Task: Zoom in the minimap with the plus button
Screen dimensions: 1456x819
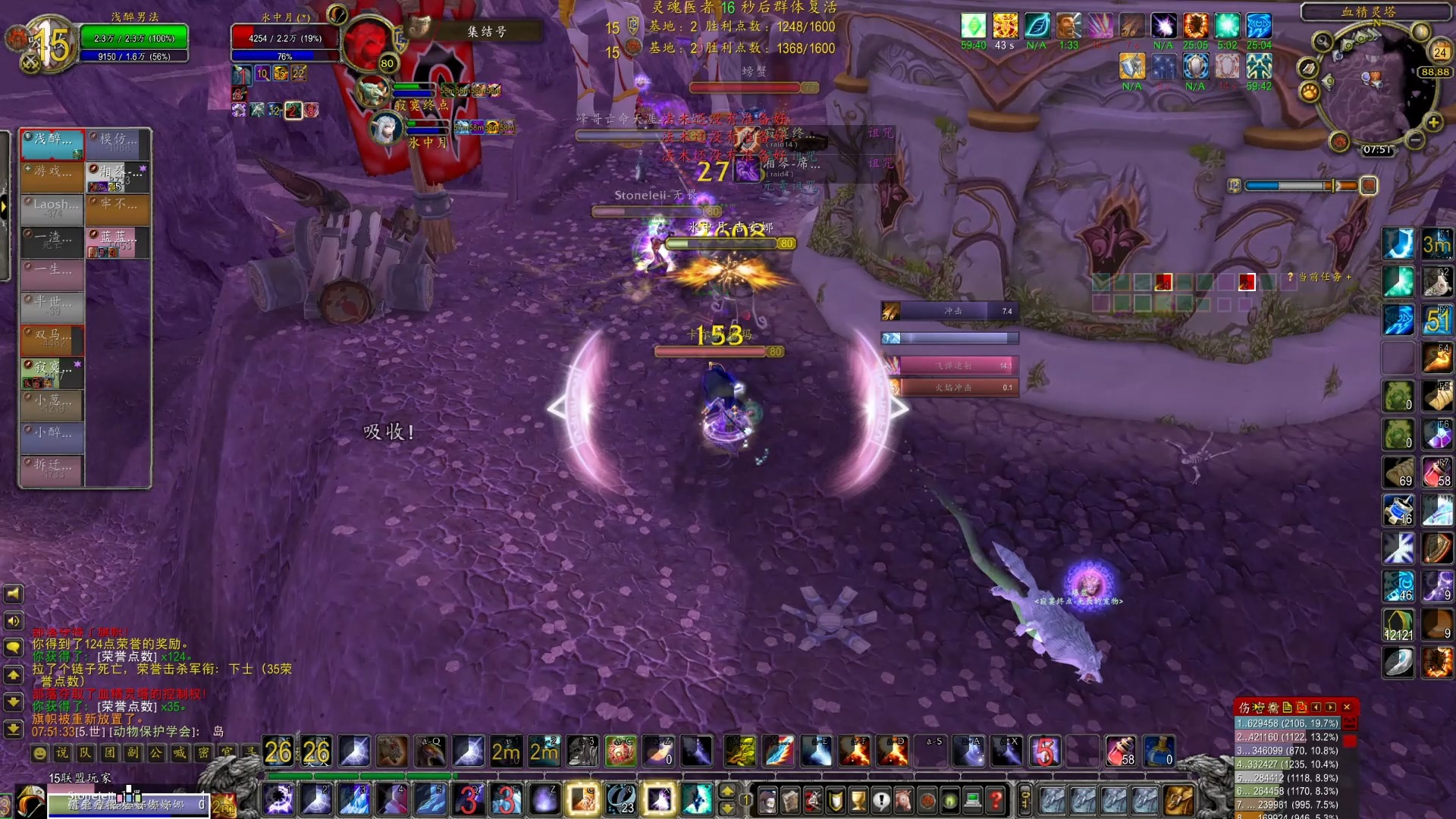Action: [1433, 122]
